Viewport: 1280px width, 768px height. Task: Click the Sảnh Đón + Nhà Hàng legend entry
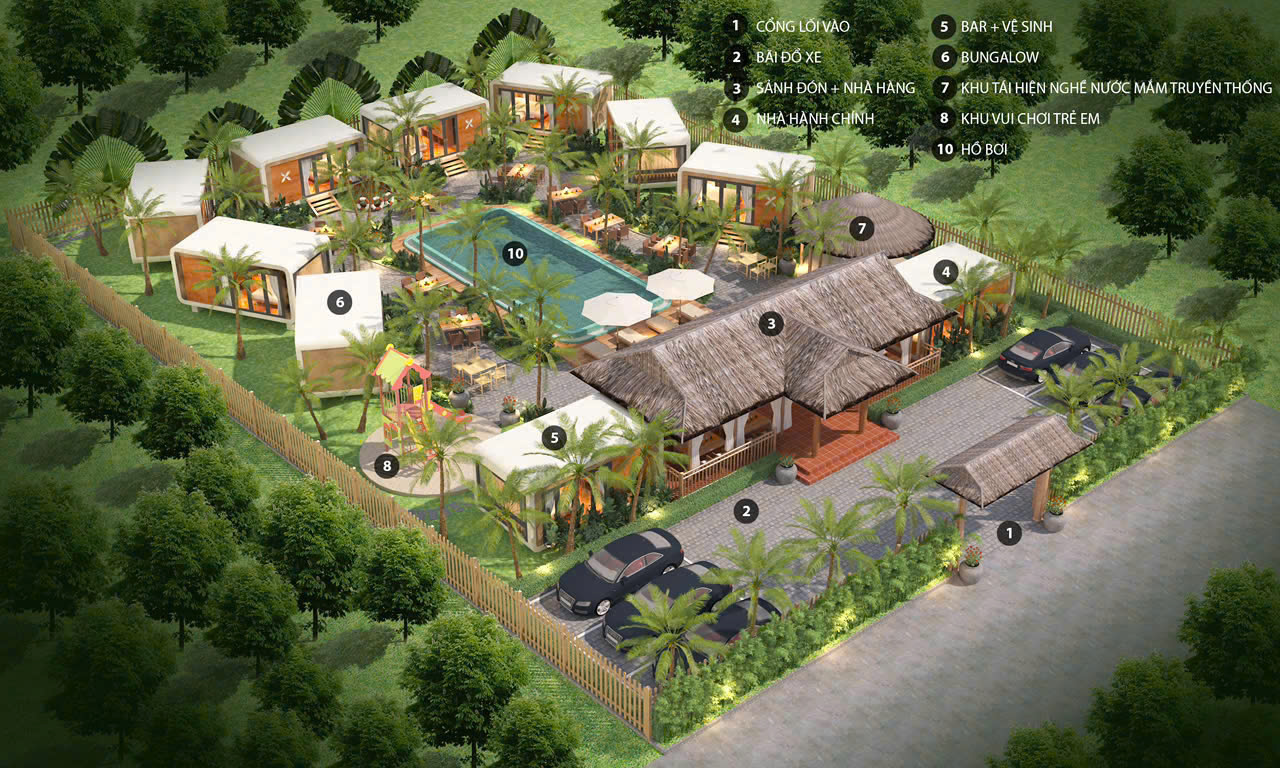[836, 88]
